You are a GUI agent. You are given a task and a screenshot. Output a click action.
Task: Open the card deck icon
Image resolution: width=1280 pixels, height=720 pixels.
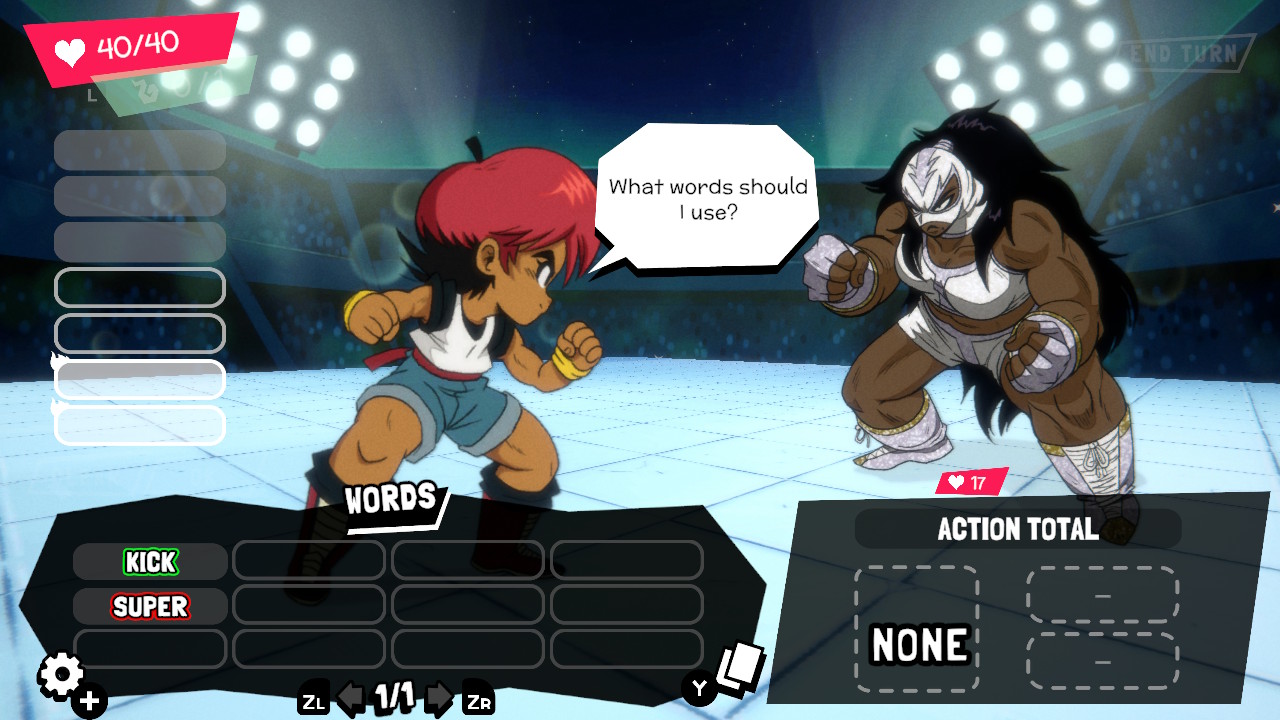[x=740, y=666]
